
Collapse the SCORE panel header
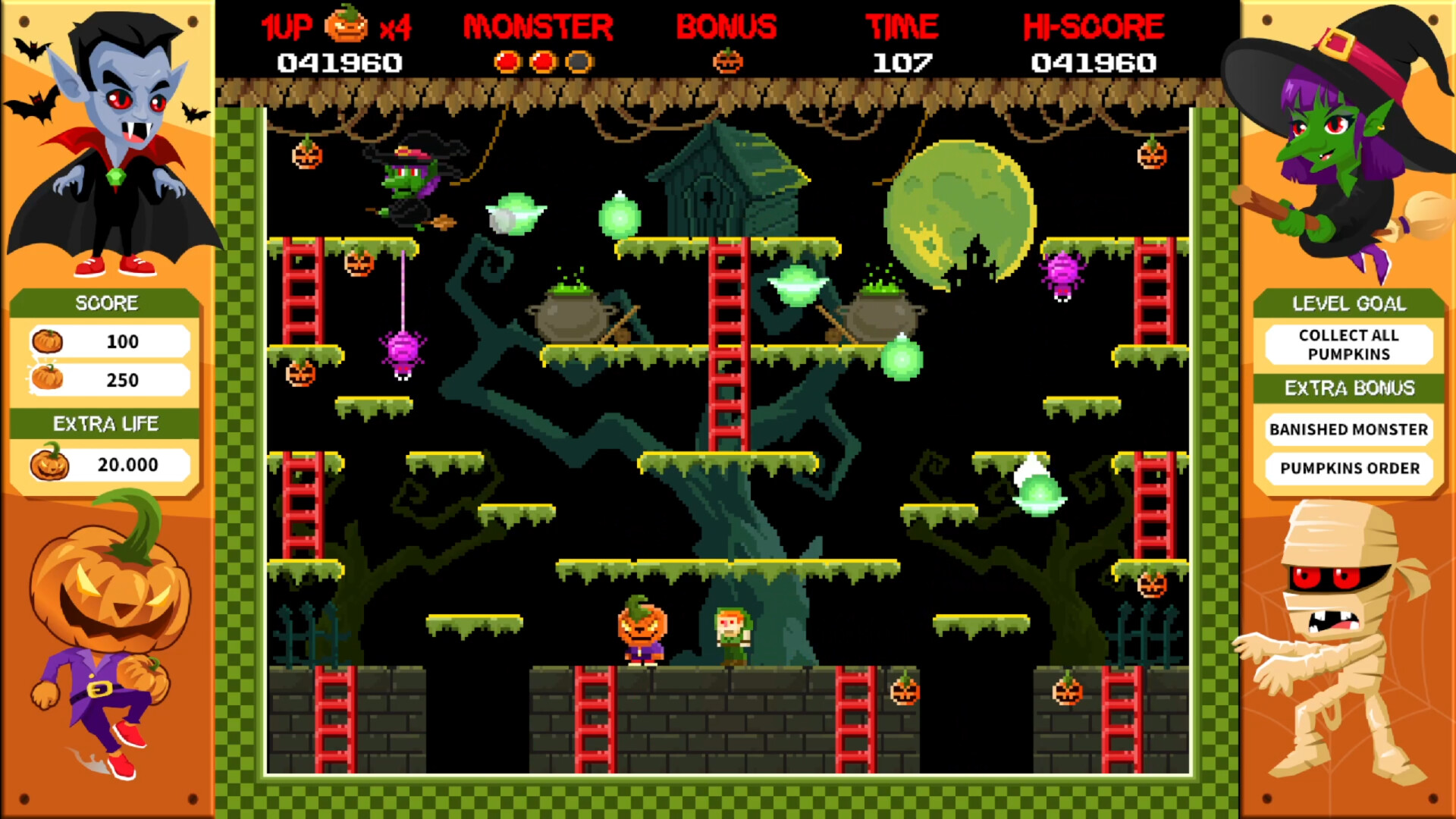point(106,303)
